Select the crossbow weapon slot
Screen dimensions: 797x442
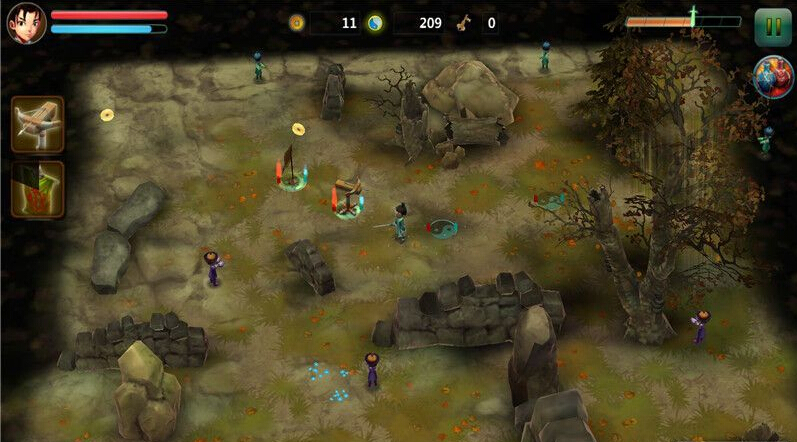(x=38, y=124)
